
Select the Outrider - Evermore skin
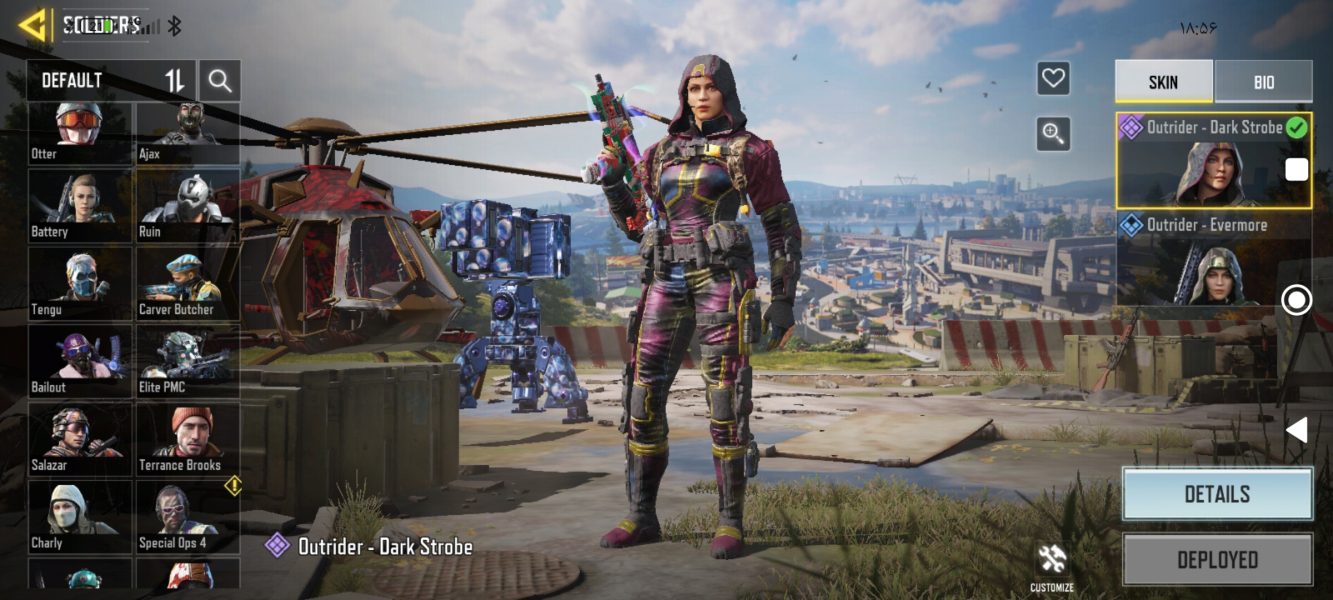click(x=1213, y=258)
